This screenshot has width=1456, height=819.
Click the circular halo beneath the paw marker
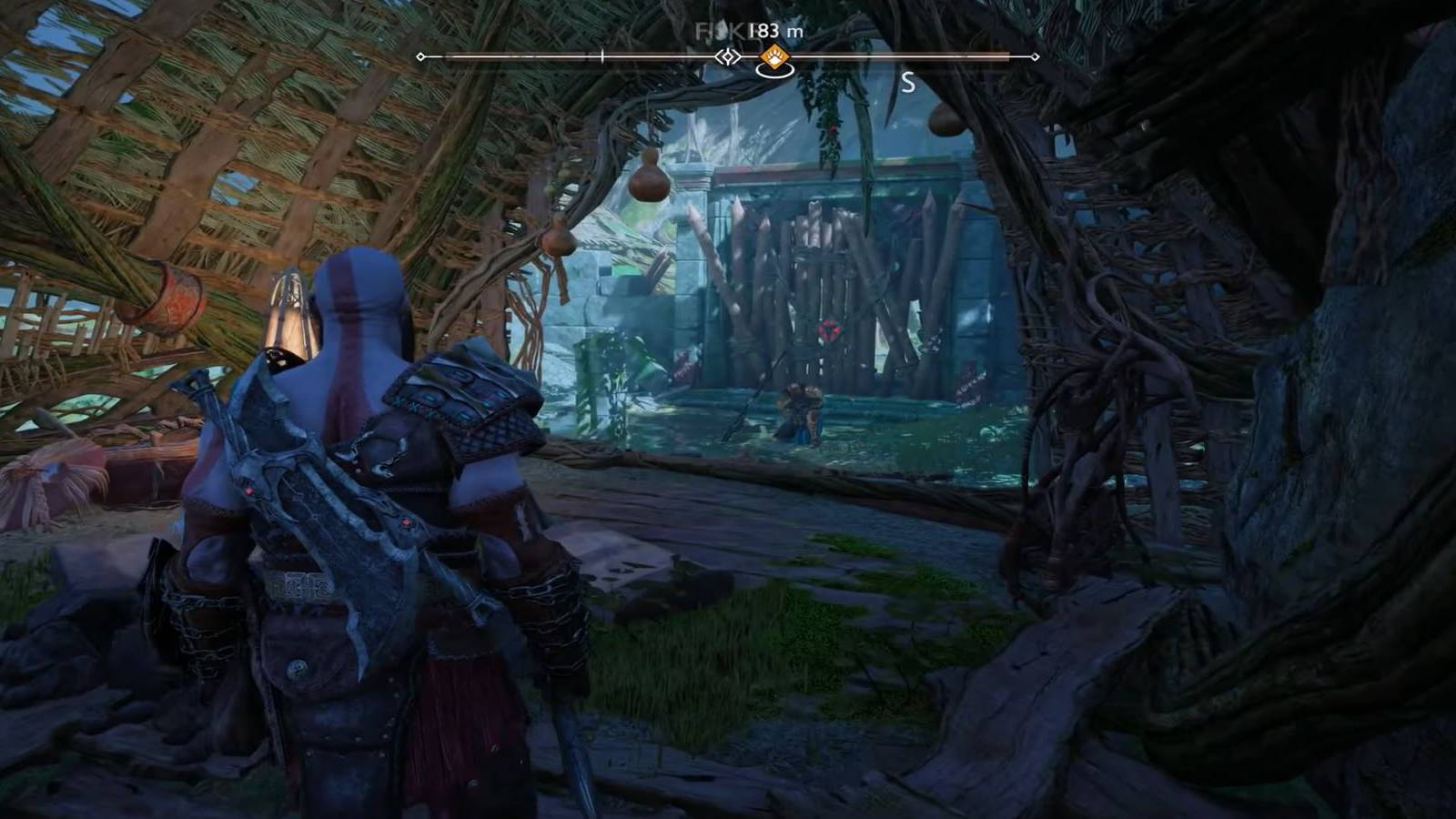pos(773,73)
